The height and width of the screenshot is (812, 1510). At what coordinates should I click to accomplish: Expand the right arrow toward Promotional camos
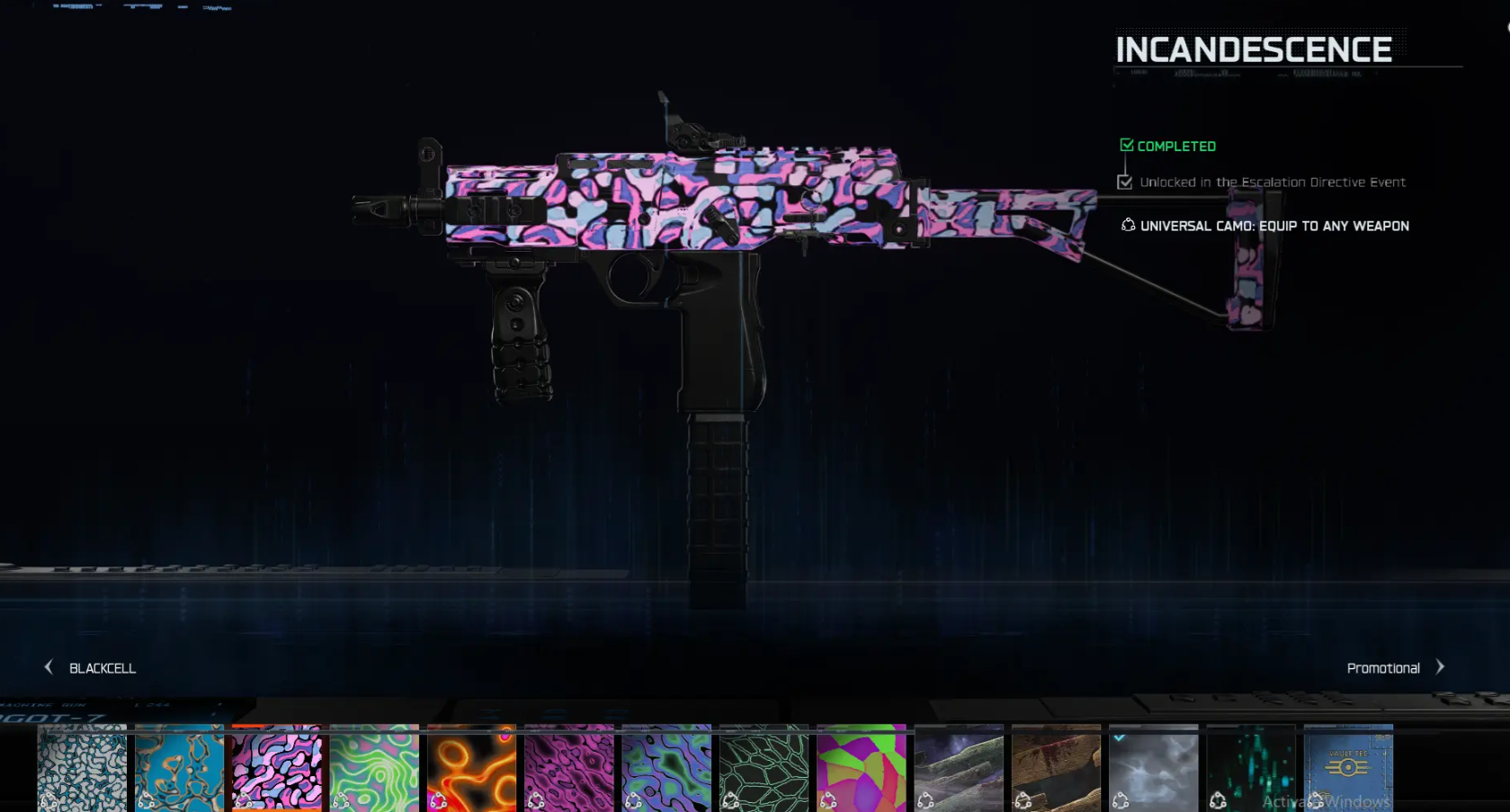tap(1440, 667)
